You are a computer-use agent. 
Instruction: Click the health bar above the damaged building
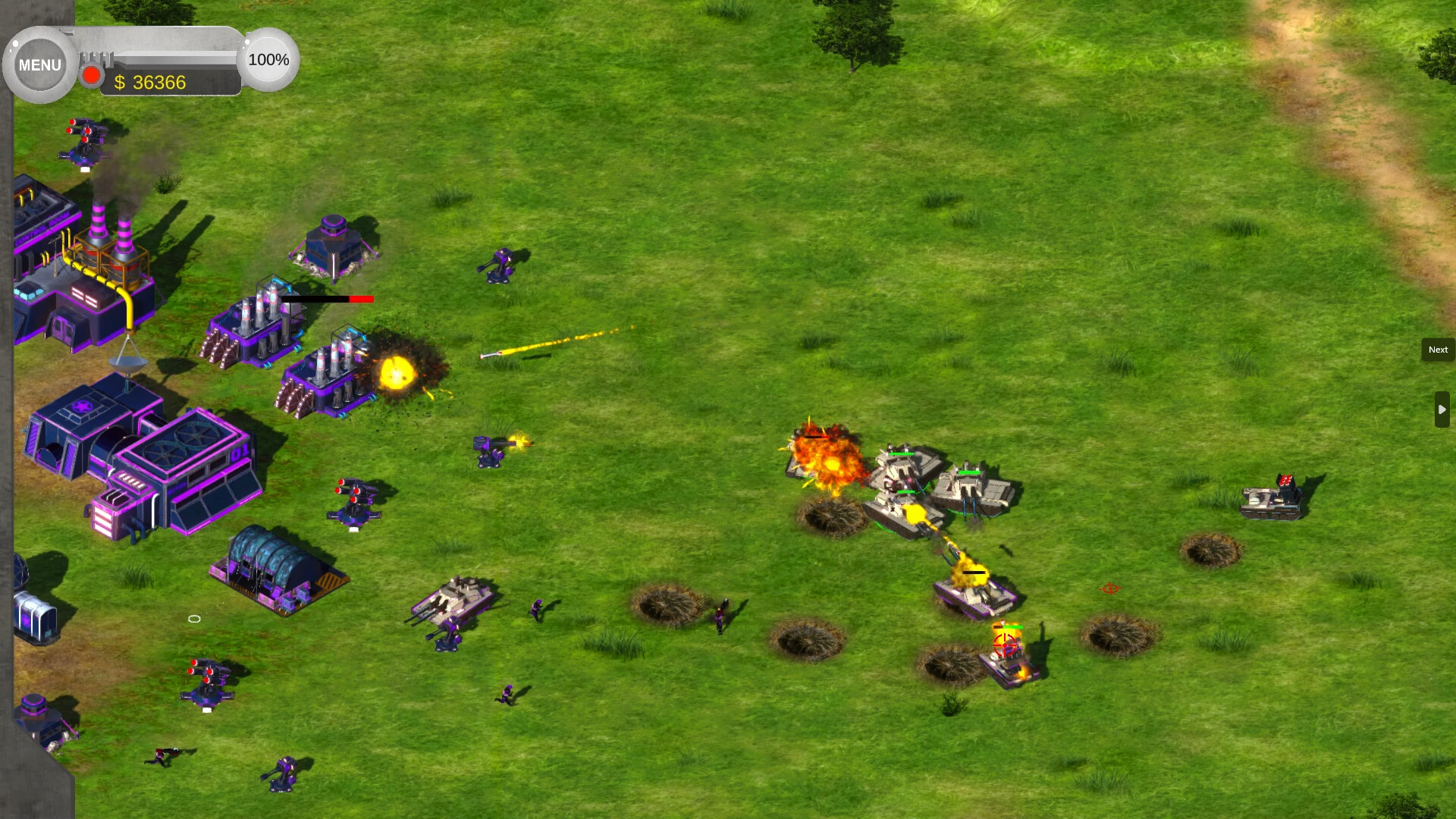tap(326, 299)
